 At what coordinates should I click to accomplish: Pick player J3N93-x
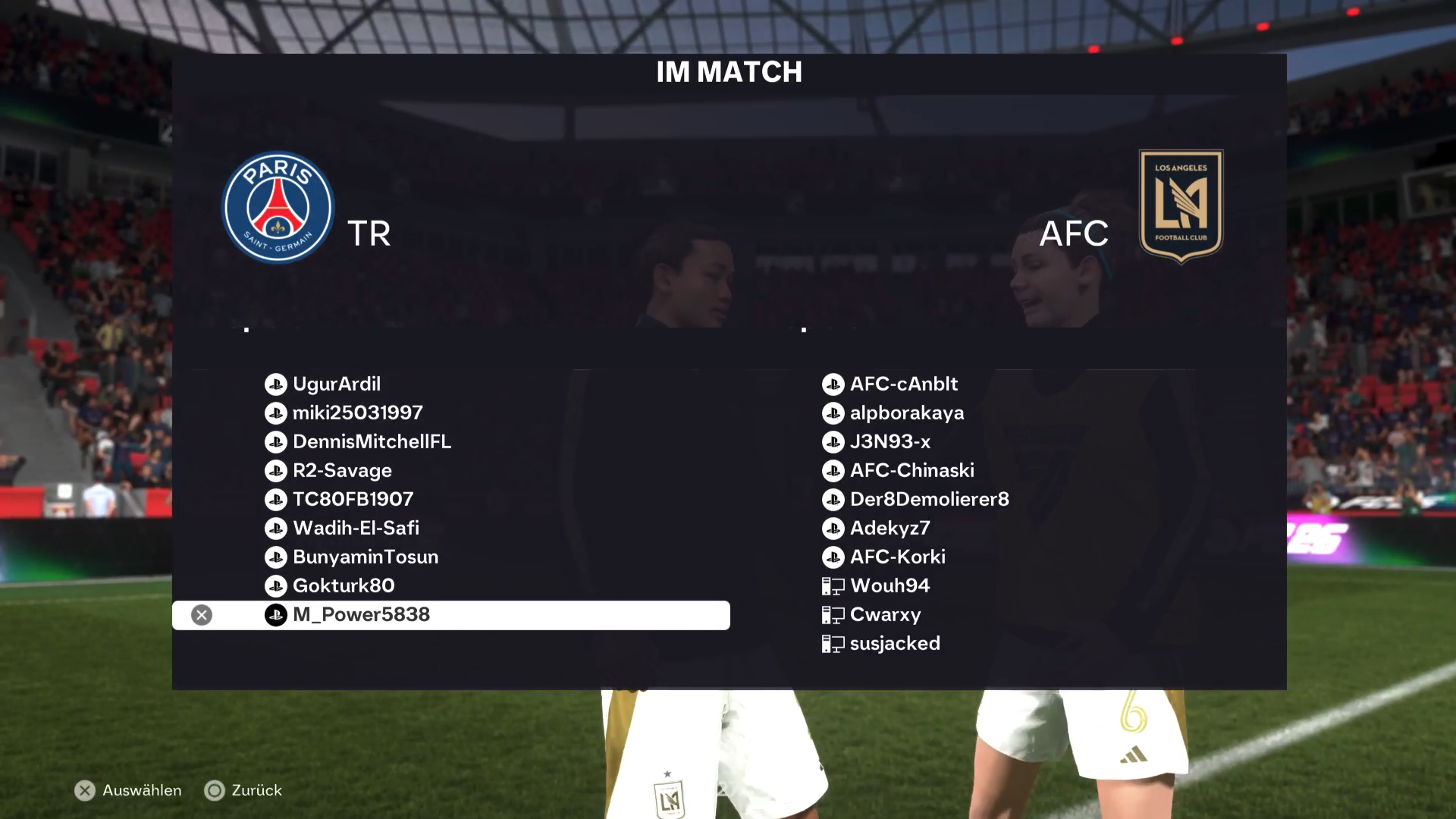(x=890, y=442)
